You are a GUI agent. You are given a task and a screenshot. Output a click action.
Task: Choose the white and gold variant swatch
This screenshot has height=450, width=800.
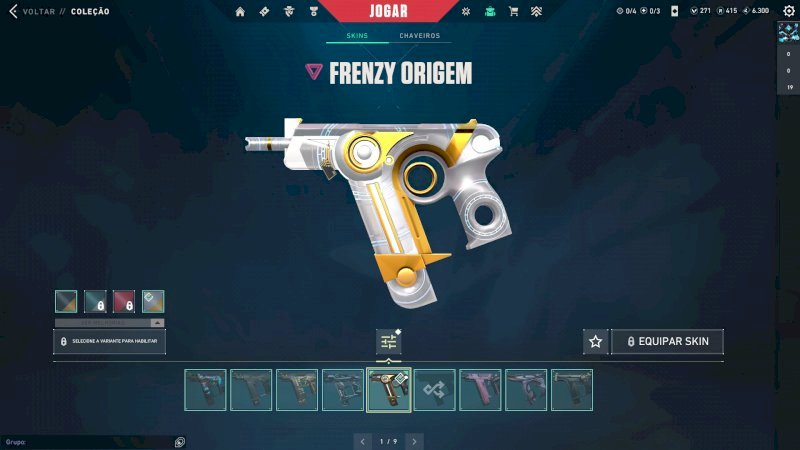click(153, 301)
